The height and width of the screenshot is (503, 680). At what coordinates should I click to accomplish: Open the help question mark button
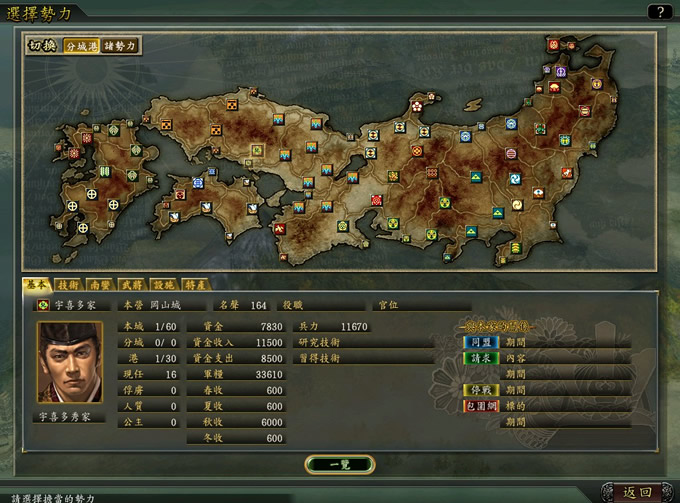pos(659,11)
